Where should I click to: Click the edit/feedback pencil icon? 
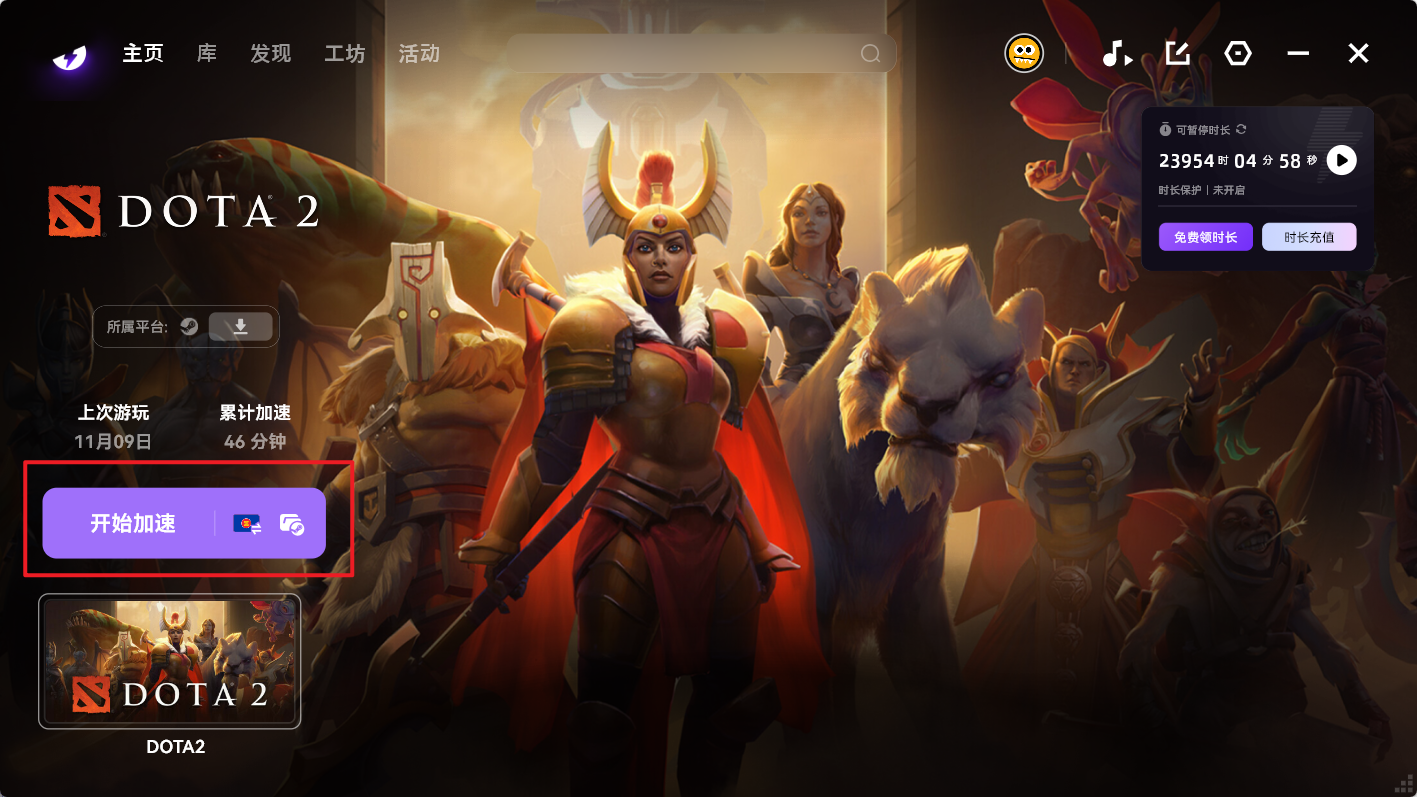click(1177, 54)
